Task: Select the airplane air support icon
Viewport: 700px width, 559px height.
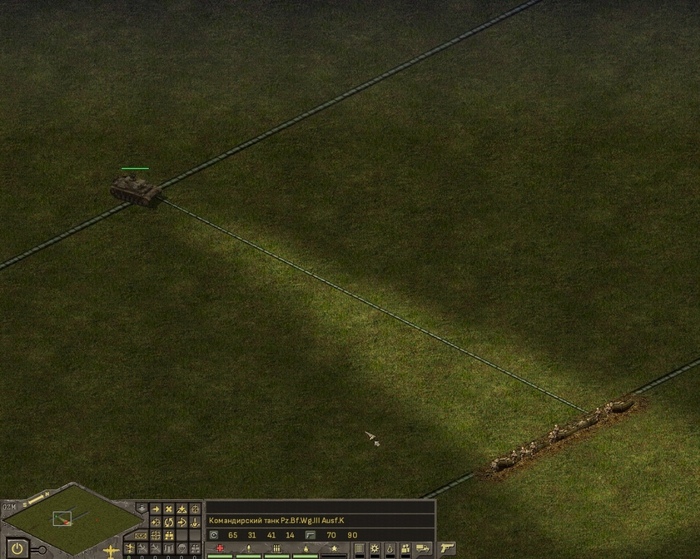Action: [110, 551]
